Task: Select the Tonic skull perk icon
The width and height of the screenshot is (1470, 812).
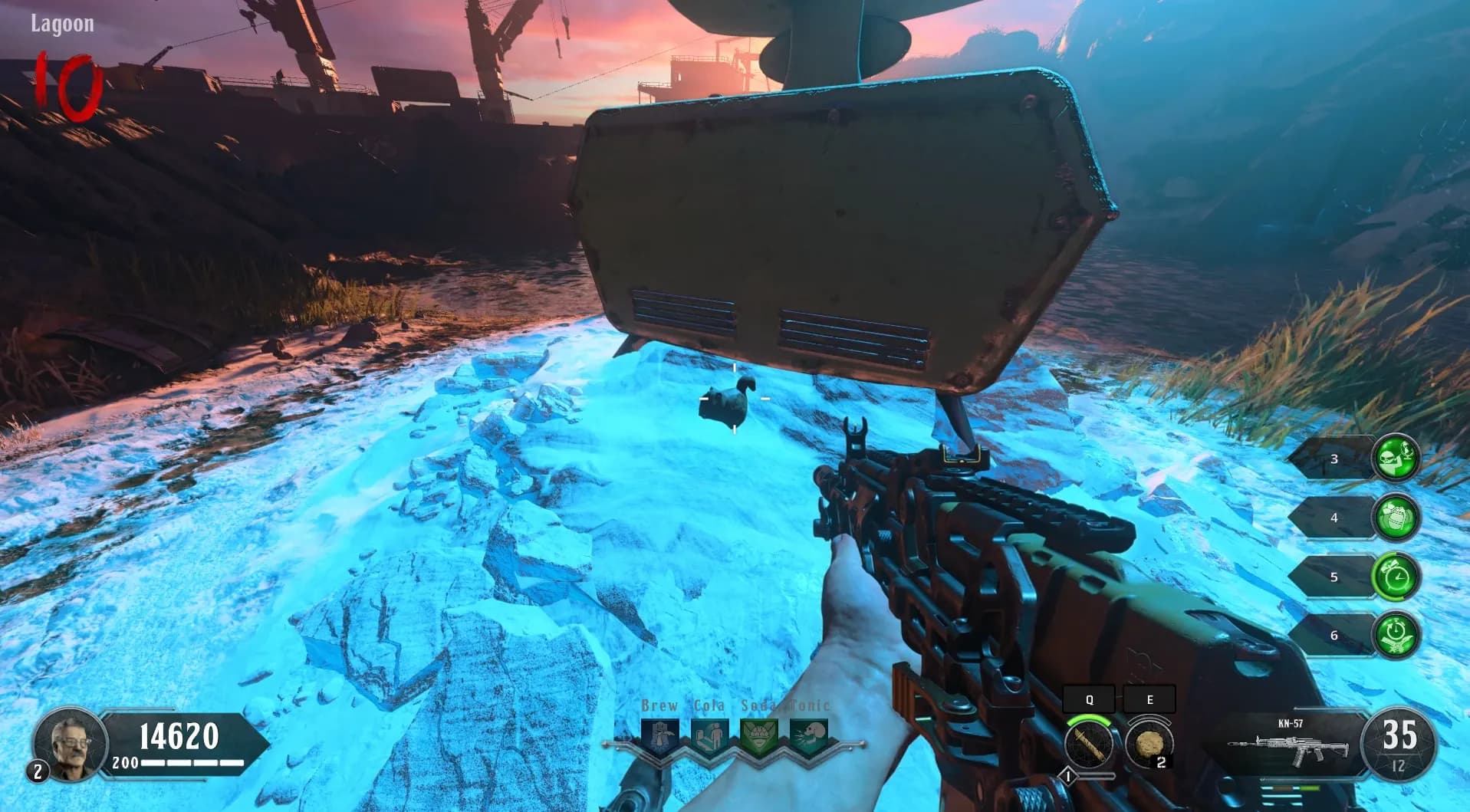Action: (809, 737)
